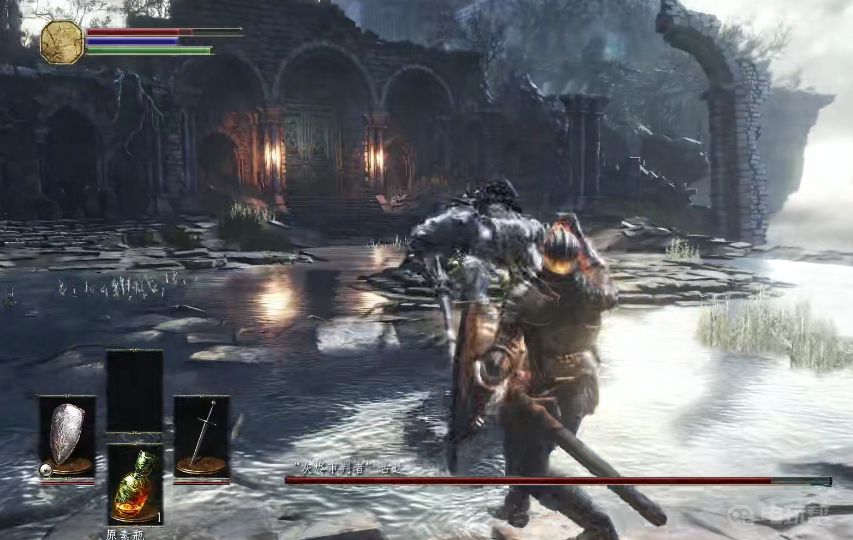This screenshot has width=853, height=540.
Task: Click the round golden emblem beside the health bar
Action: pyautogui.click(x=62, y=43)
